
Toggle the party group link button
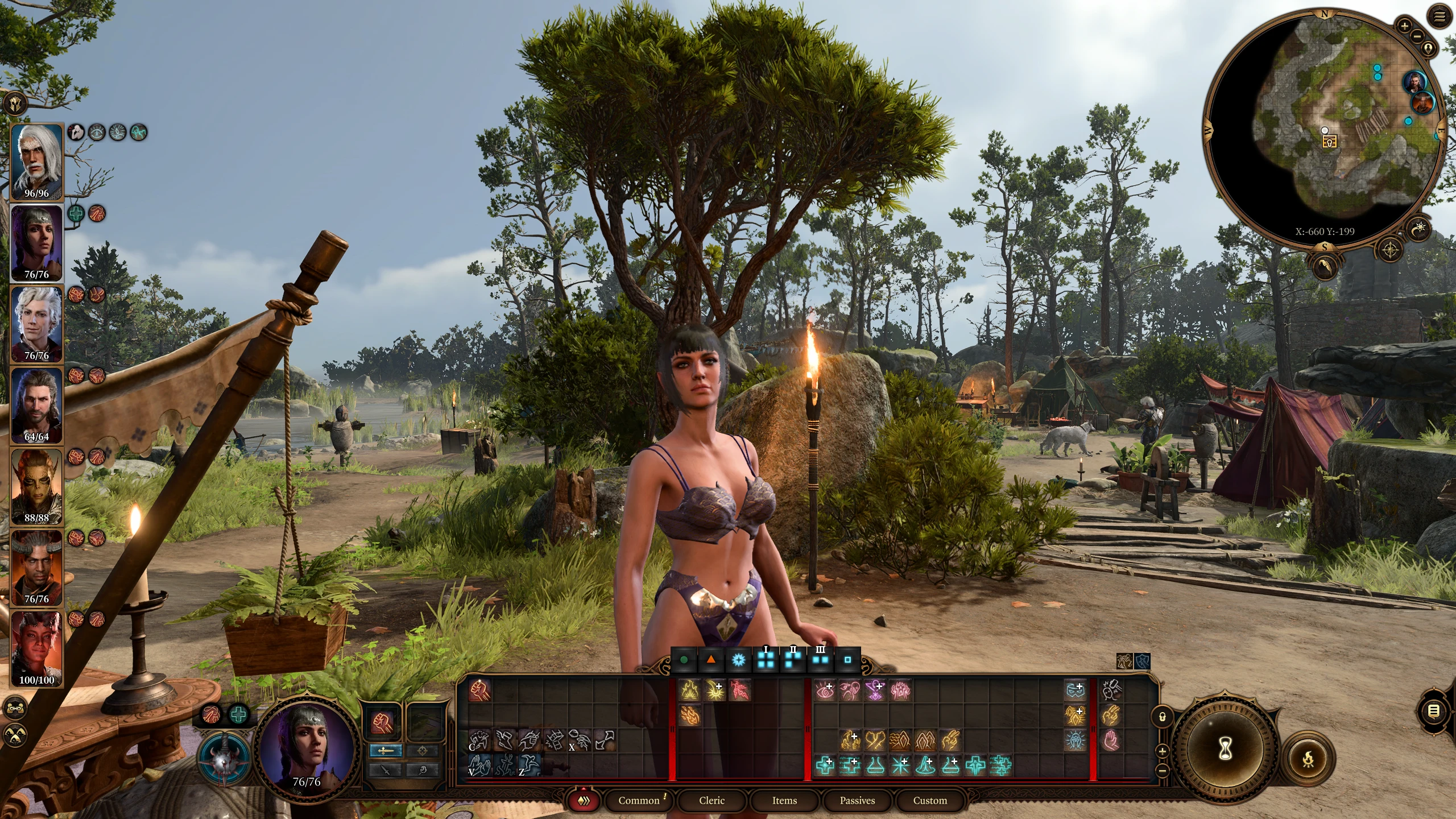pos(15,708)
